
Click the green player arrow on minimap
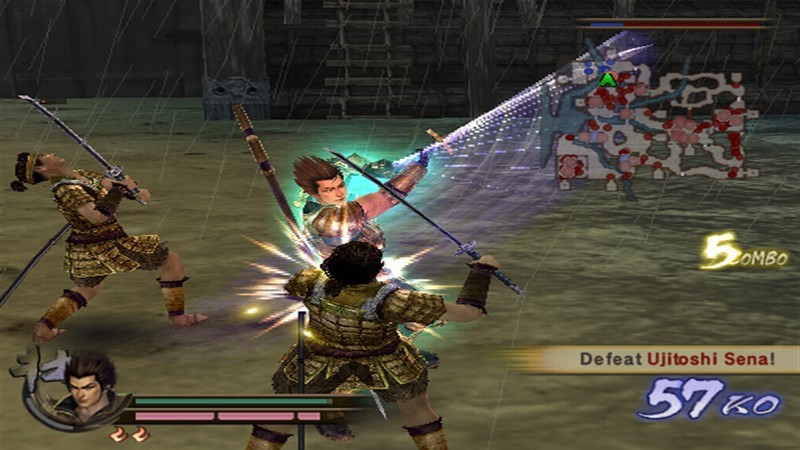pos(607,79)
